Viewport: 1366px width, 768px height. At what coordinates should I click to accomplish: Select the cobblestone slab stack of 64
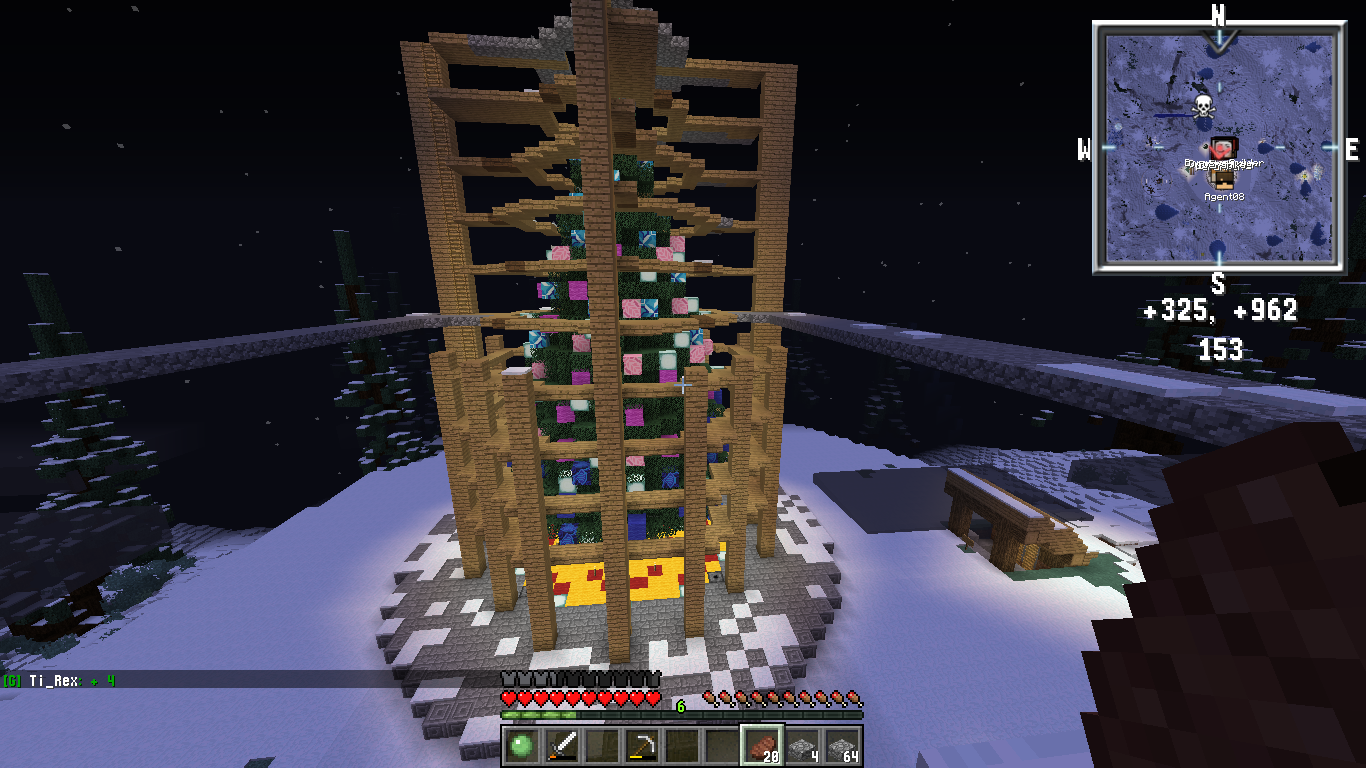[843, 746]
